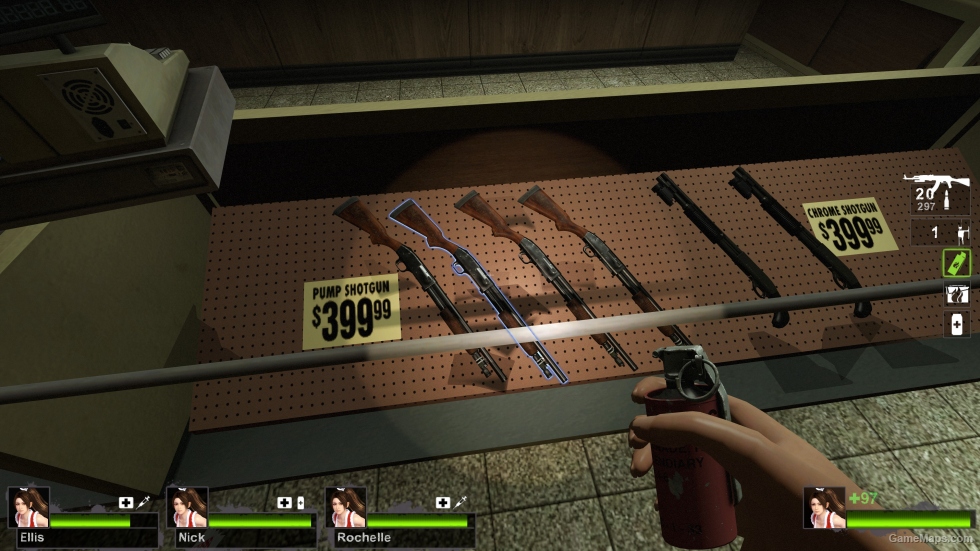Click Ellis's adrenaline syringe icon
The width and height of the screenshot is (980, 551).
143,502
